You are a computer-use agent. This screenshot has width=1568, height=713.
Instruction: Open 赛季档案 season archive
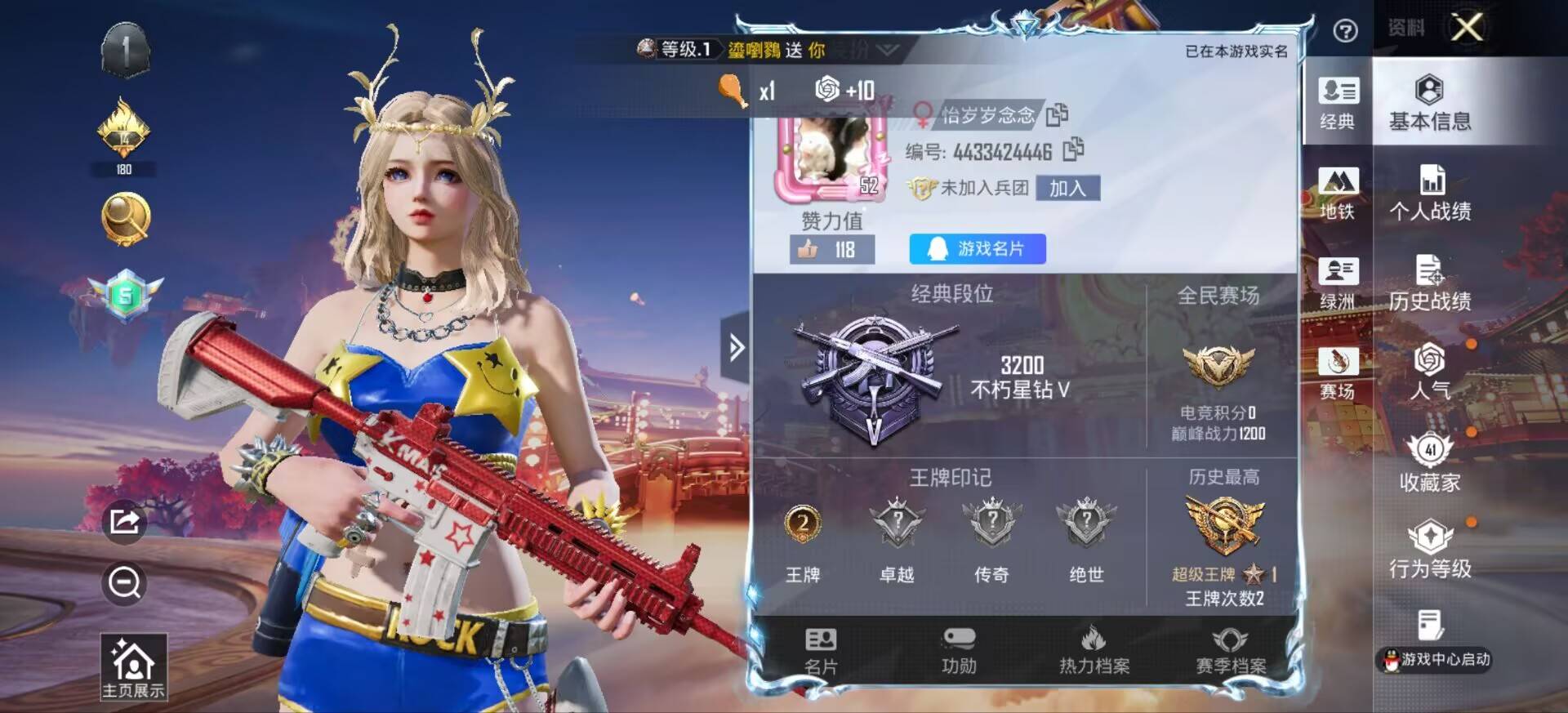[x=1231, y=651]
